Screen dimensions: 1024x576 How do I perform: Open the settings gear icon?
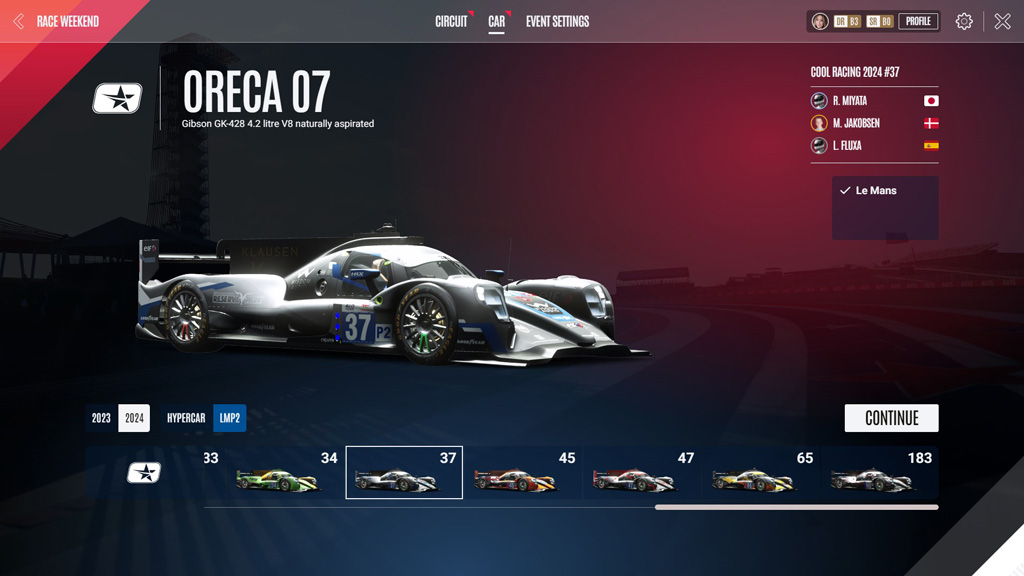964,21
